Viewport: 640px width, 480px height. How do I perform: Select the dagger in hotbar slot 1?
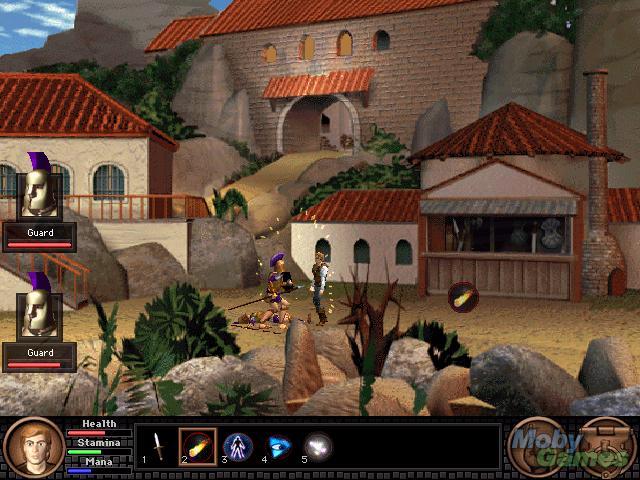[x=155, y=445]
